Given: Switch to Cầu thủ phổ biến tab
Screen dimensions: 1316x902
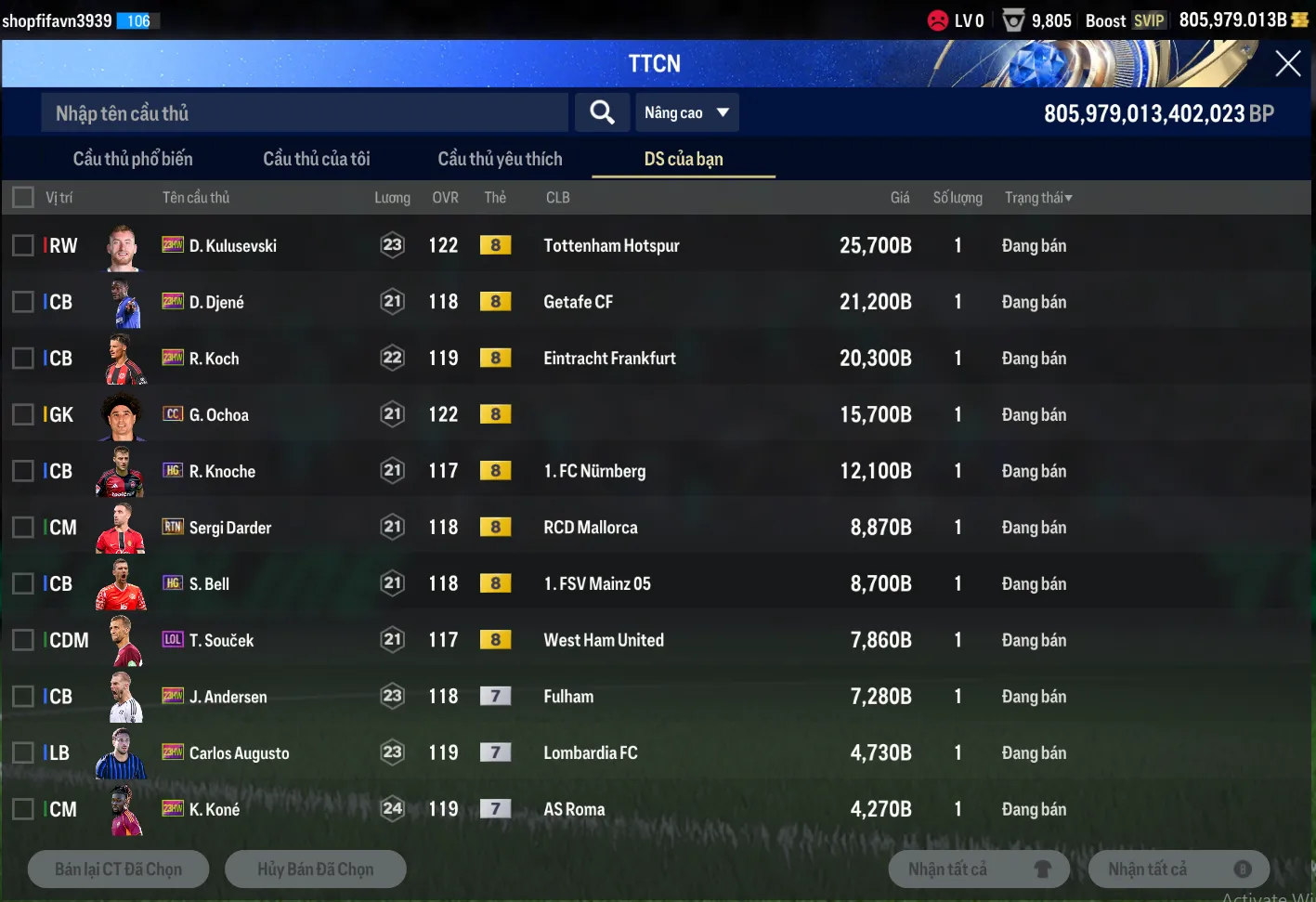Looking at the screenshot, I should point(133,159).
